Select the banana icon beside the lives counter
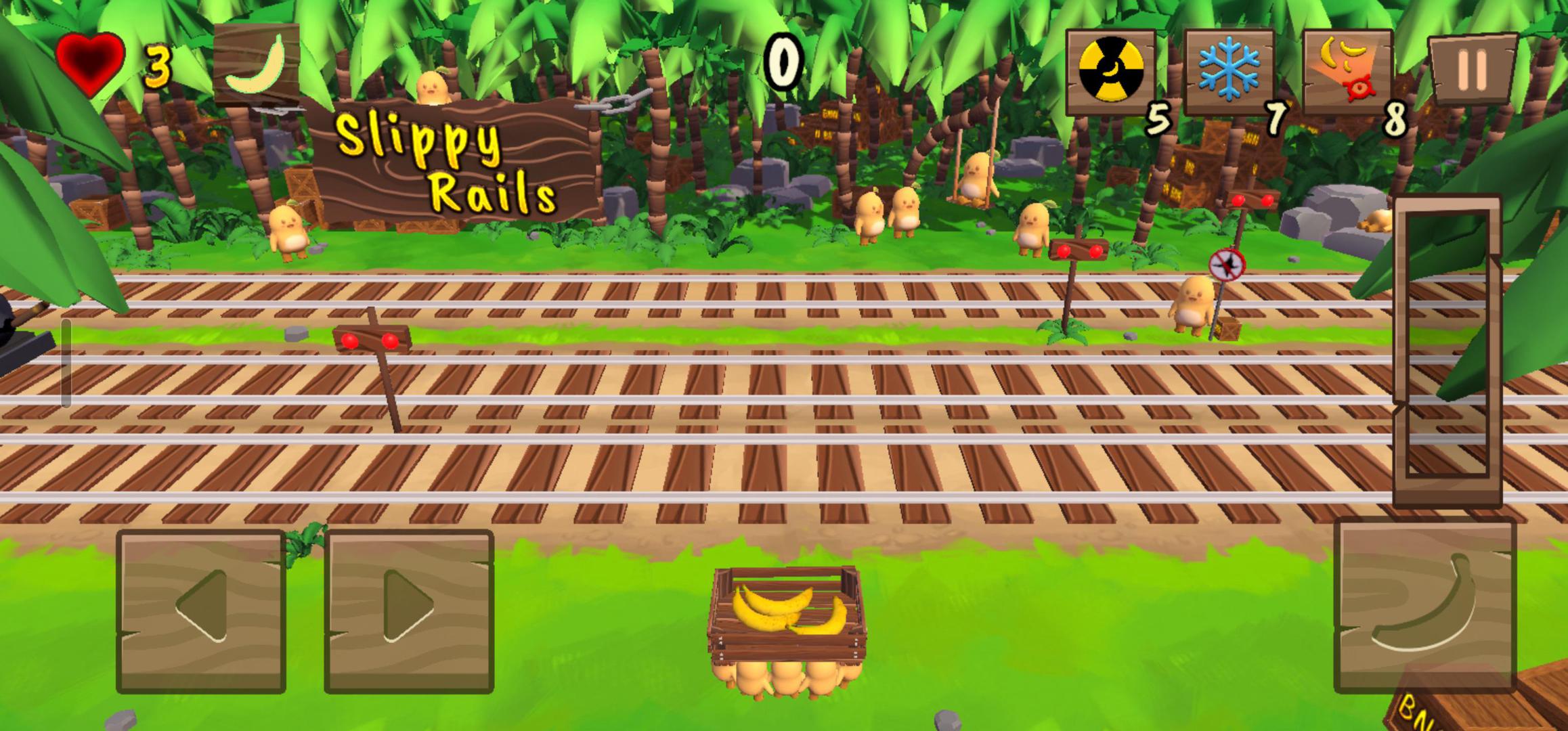 pyautogui.click(x=257, y=65)
